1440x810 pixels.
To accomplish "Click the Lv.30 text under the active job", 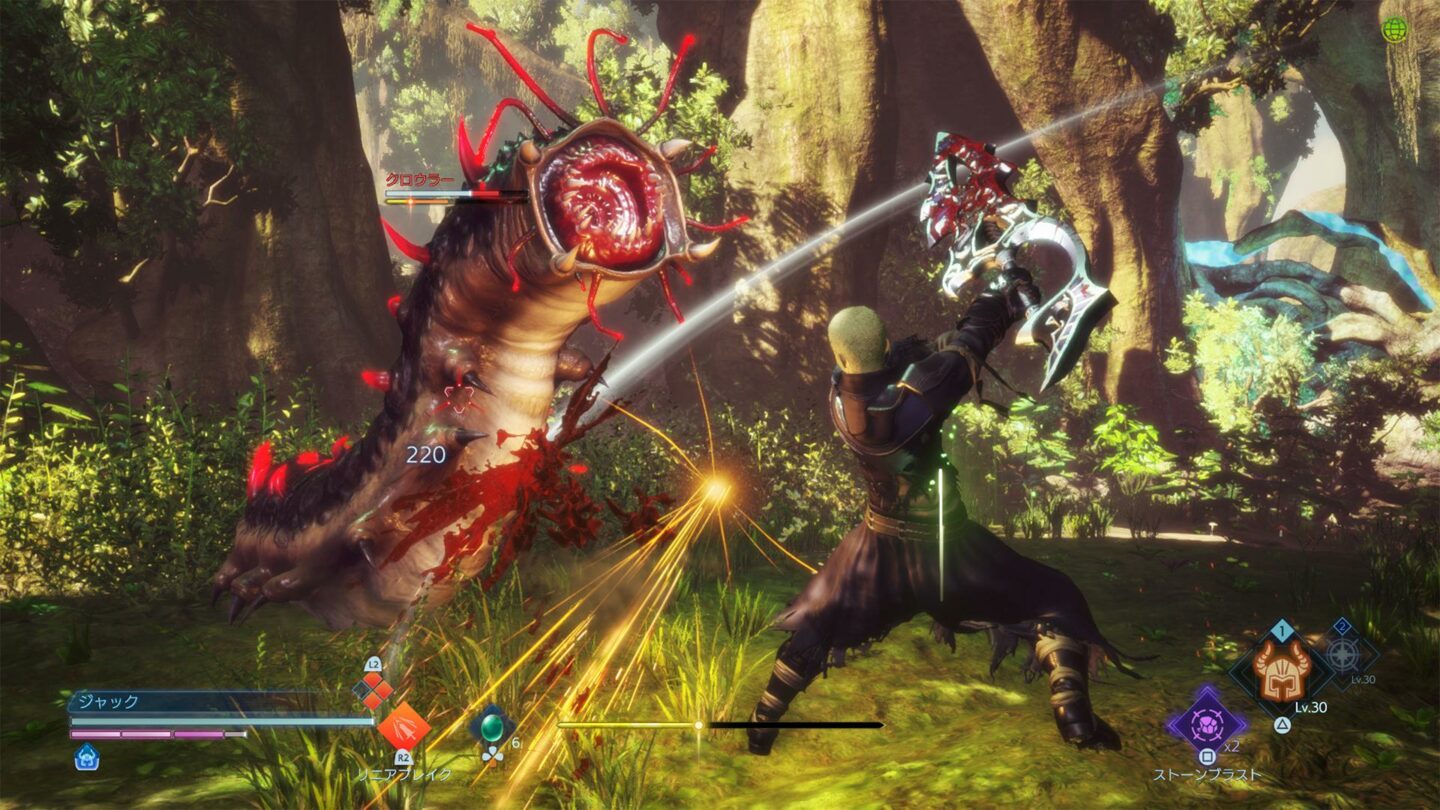I will click(1311, 708).
